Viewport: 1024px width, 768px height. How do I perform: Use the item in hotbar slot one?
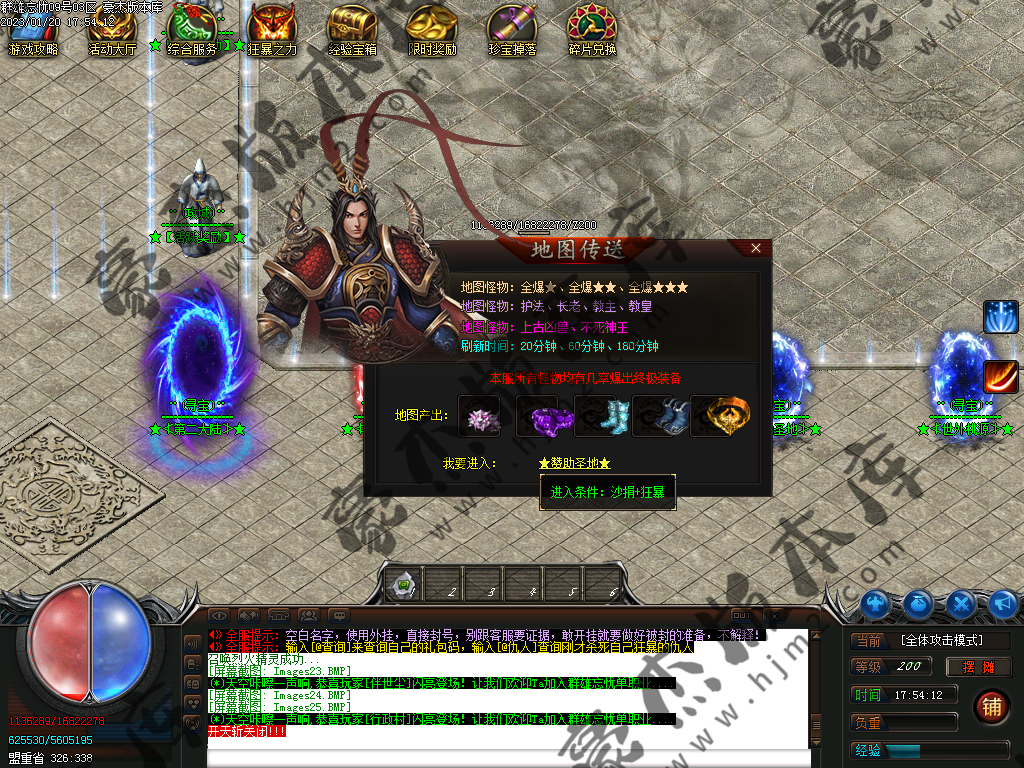point(403,583)
